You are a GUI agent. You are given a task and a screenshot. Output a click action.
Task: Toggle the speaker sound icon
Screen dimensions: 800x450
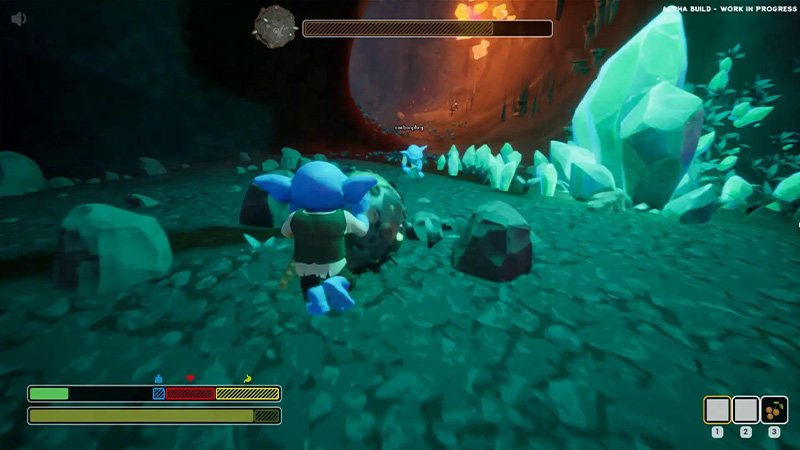pyautogui.click(x=19, y=19)
